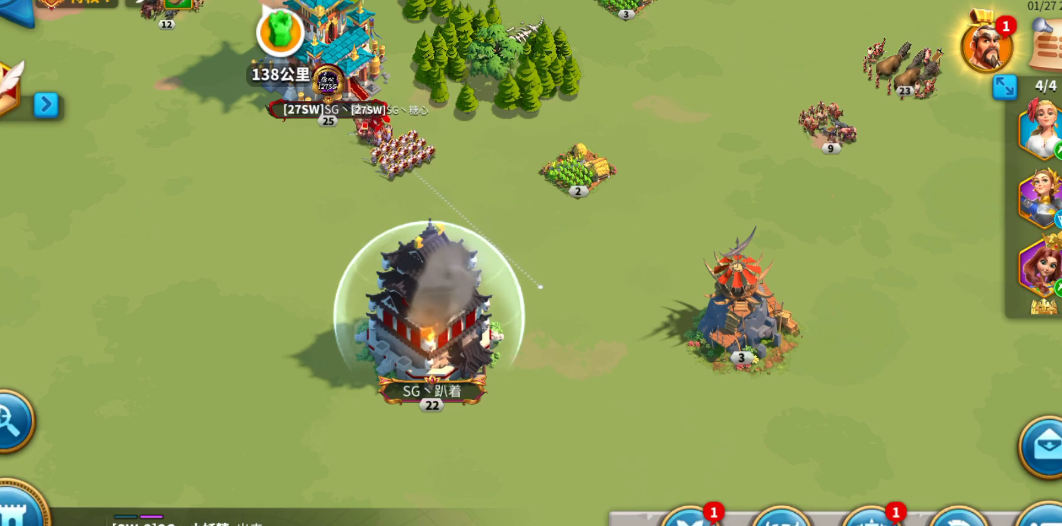This screenshot has height=526, width=1062.
Task: Tap the blue expand-arrows button
Action: (x=1005, y=88)
